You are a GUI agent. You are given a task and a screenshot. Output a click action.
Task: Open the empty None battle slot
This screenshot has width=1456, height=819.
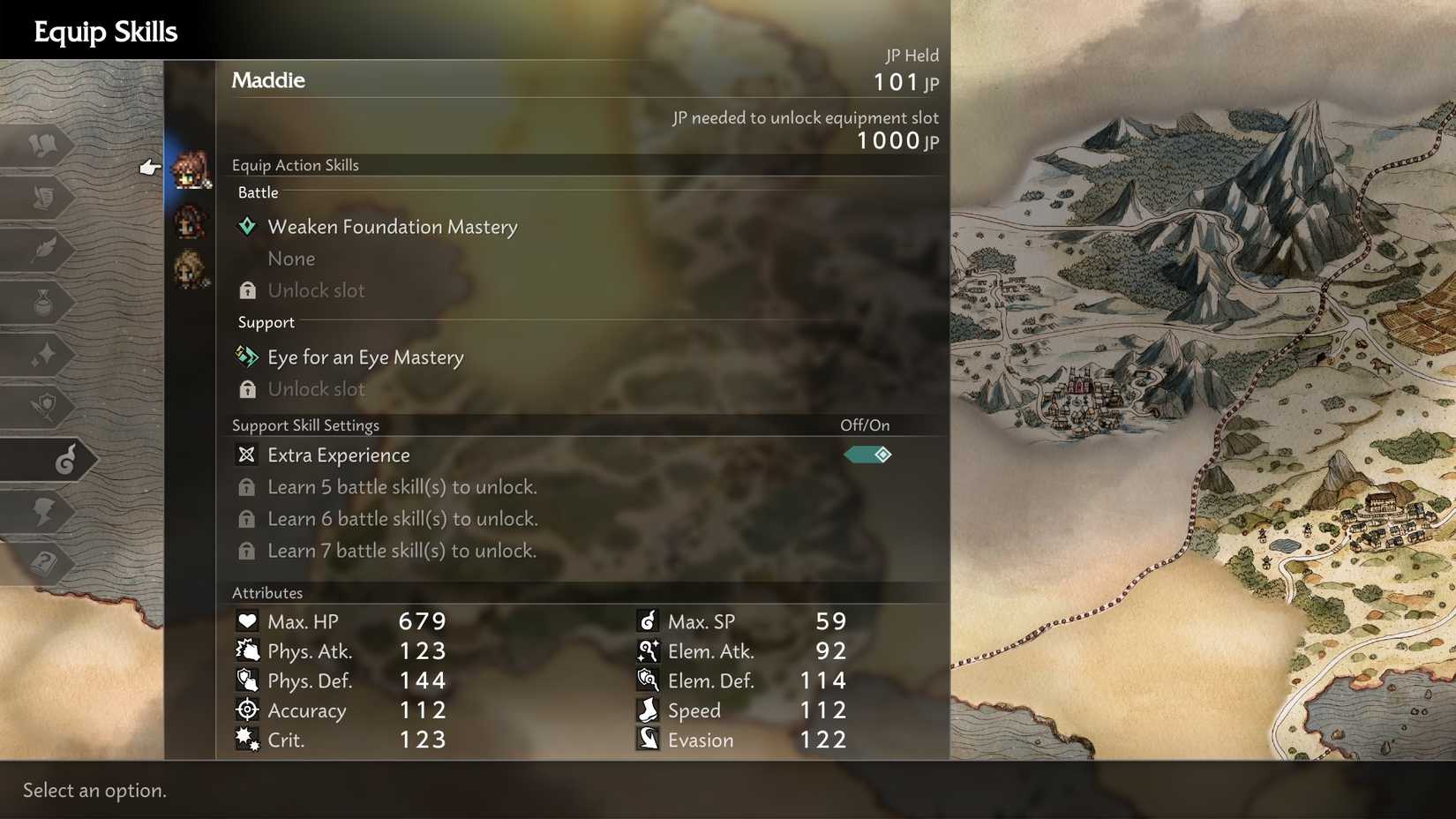coord(291,258)
